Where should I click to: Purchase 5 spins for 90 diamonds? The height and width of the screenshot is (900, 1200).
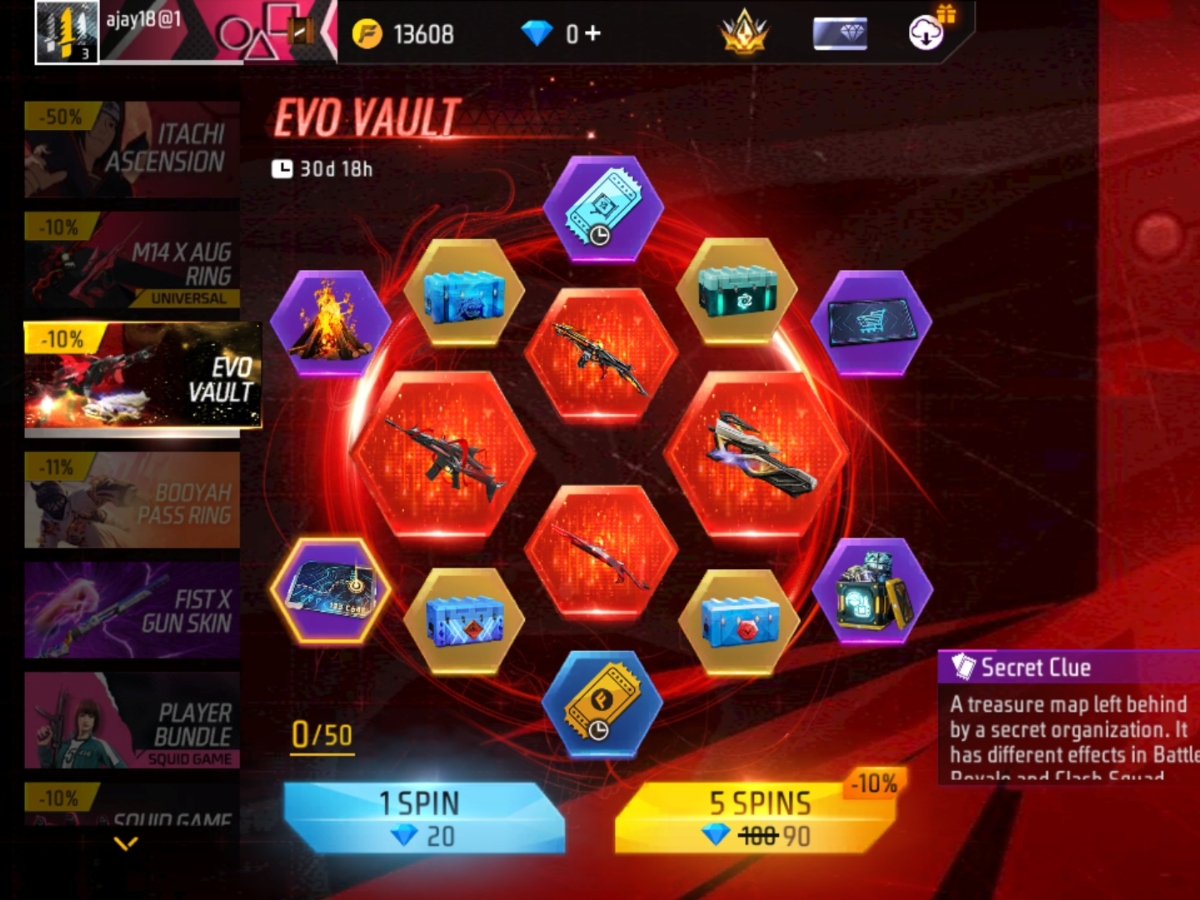click(757, 817)
